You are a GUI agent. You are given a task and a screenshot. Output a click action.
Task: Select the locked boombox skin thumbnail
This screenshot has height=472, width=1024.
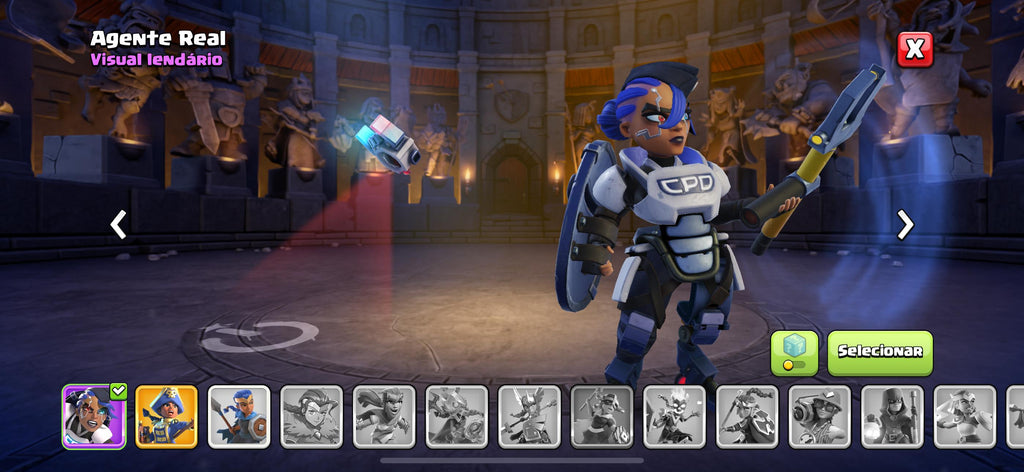820,416
